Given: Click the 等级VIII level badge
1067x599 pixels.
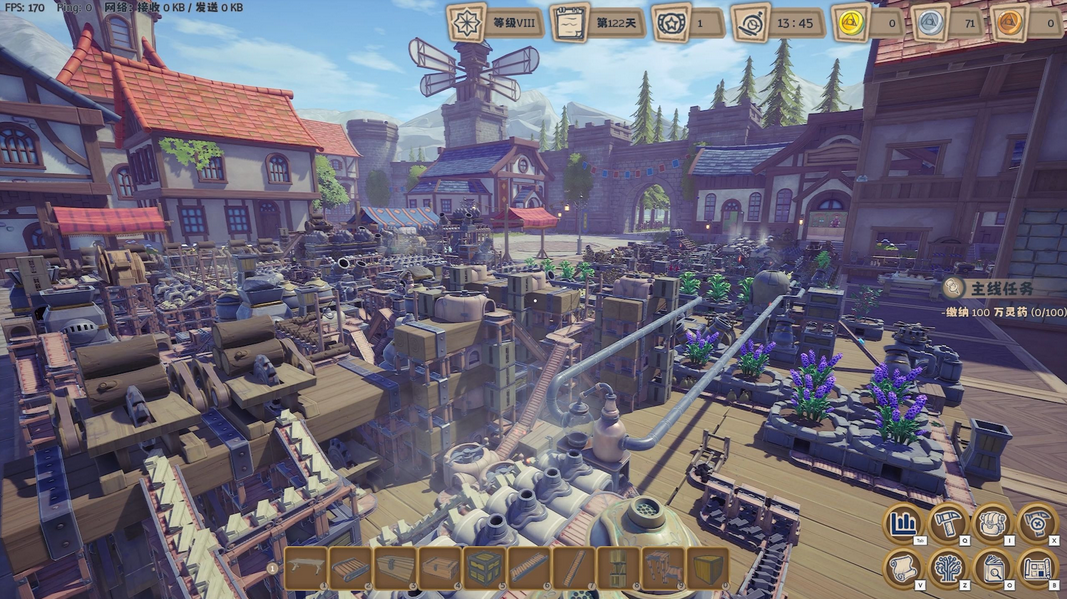Looking at the screenshot, I should tap(466, 22).
